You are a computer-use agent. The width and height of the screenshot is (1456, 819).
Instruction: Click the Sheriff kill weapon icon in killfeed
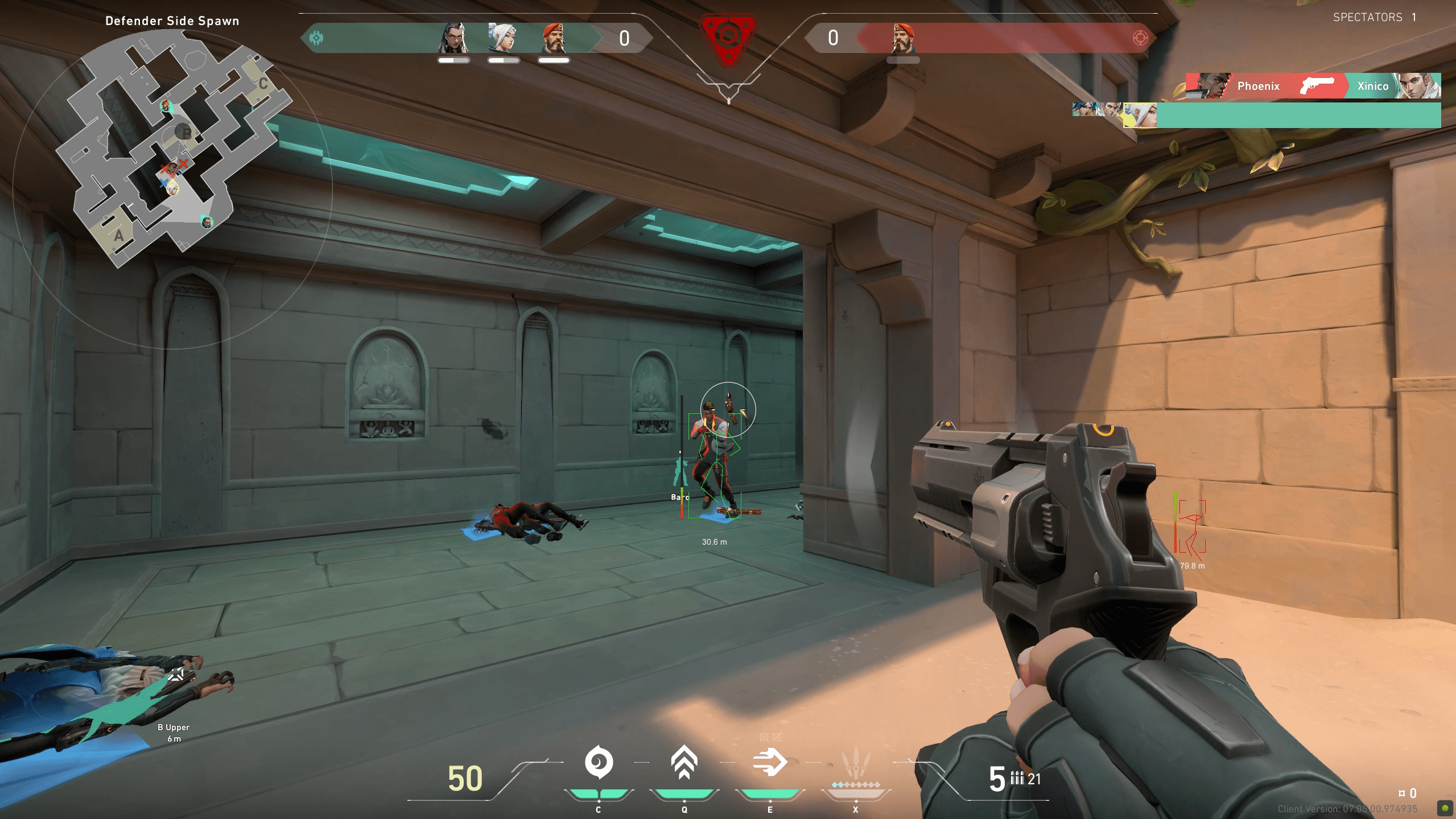[x=1316, y=86]
